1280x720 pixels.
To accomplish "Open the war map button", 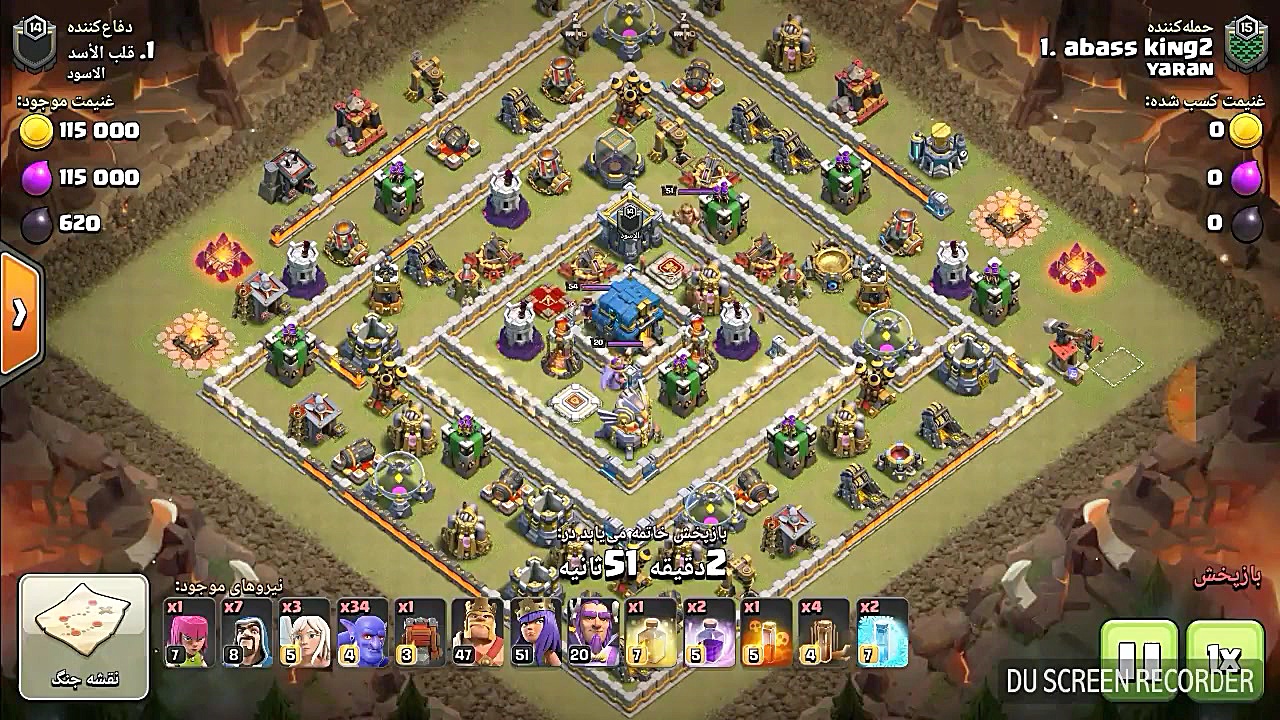I will click(x=84, y=636).
